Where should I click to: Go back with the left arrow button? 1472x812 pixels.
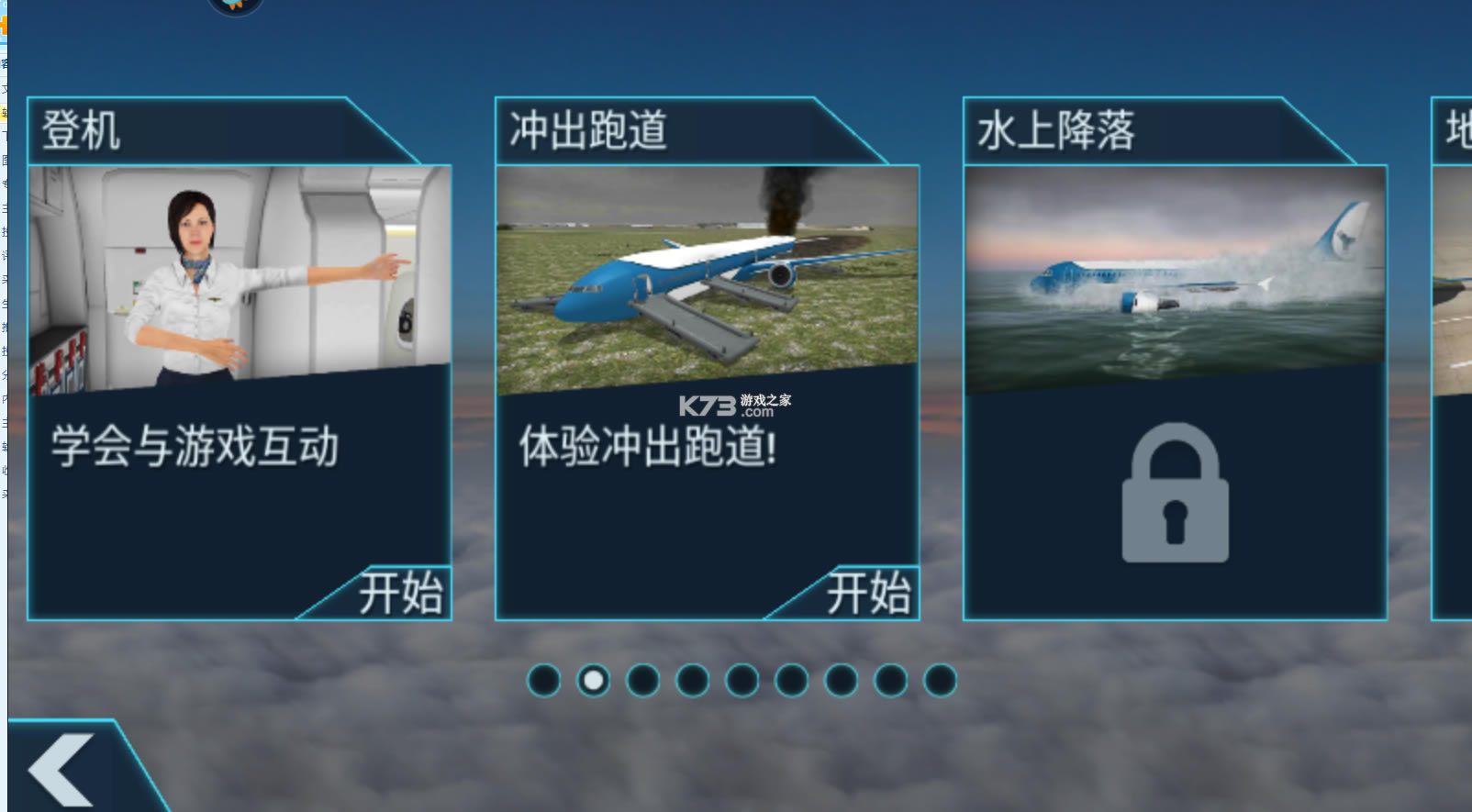pyautogui.click(x=62, y=769)
